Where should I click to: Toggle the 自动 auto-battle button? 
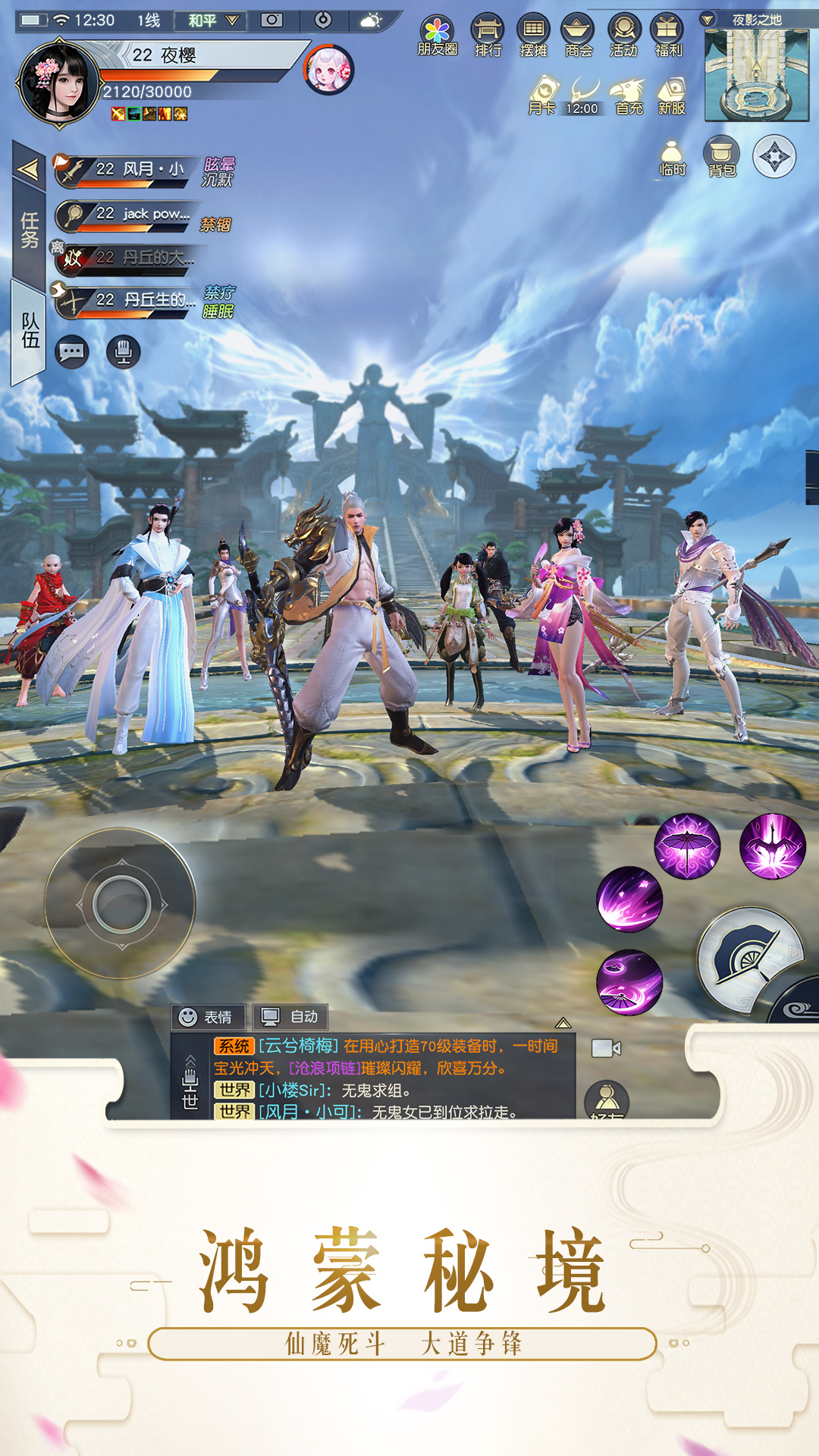(x=290, y=1016)
